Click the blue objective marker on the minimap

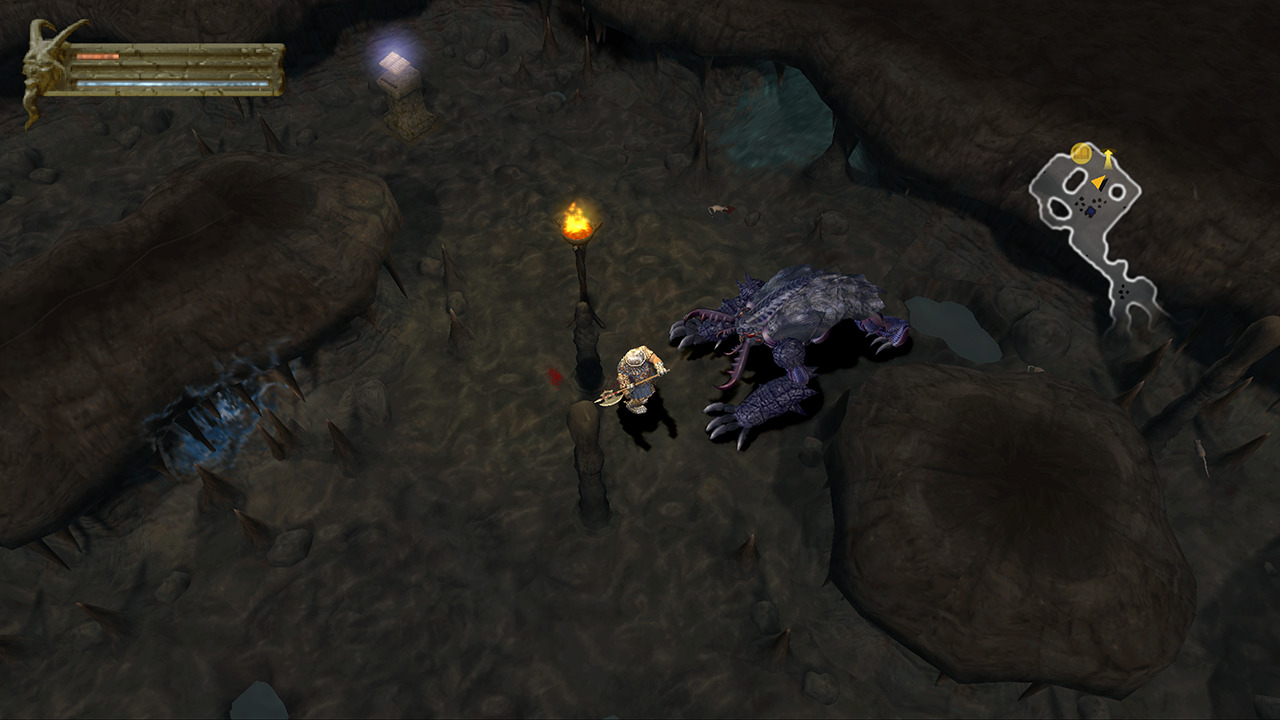tap(1090, 211)
